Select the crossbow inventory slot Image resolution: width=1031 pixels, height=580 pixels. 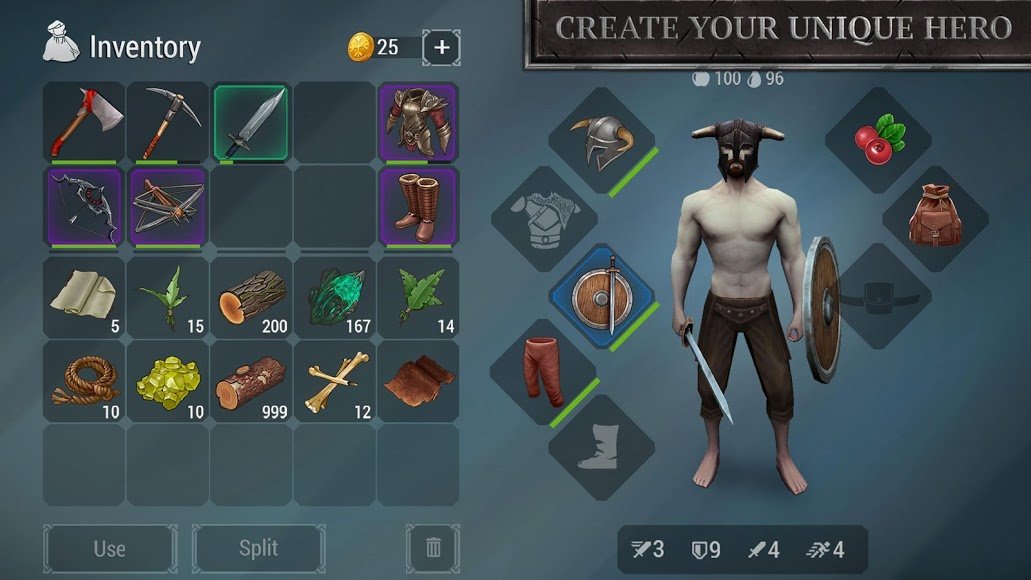[x=168, y=207]
